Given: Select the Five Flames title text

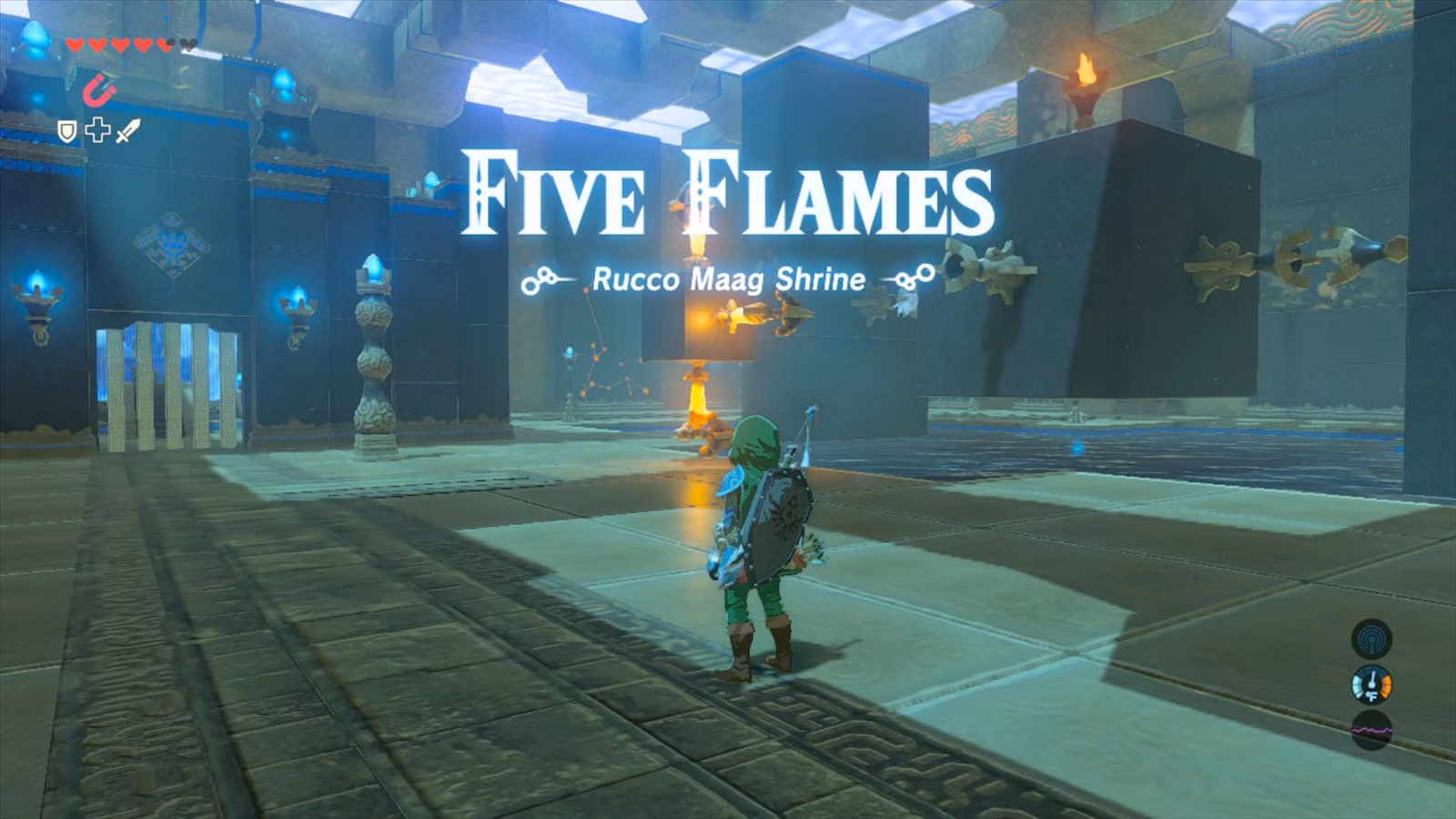Looking at the screenshot, I should 728,193.
